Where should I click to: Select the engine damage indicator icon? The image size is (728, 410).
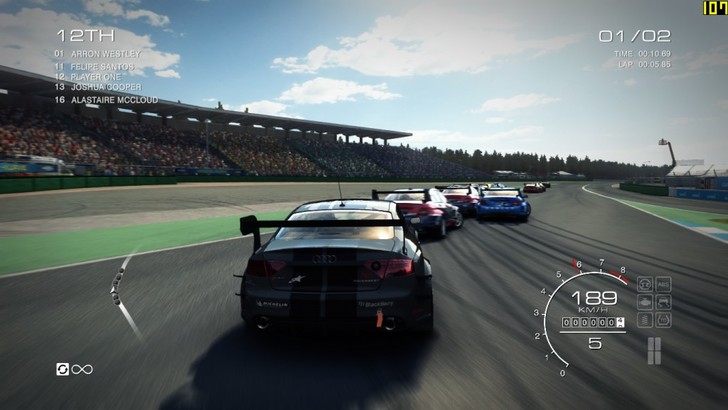coord(645,301)
